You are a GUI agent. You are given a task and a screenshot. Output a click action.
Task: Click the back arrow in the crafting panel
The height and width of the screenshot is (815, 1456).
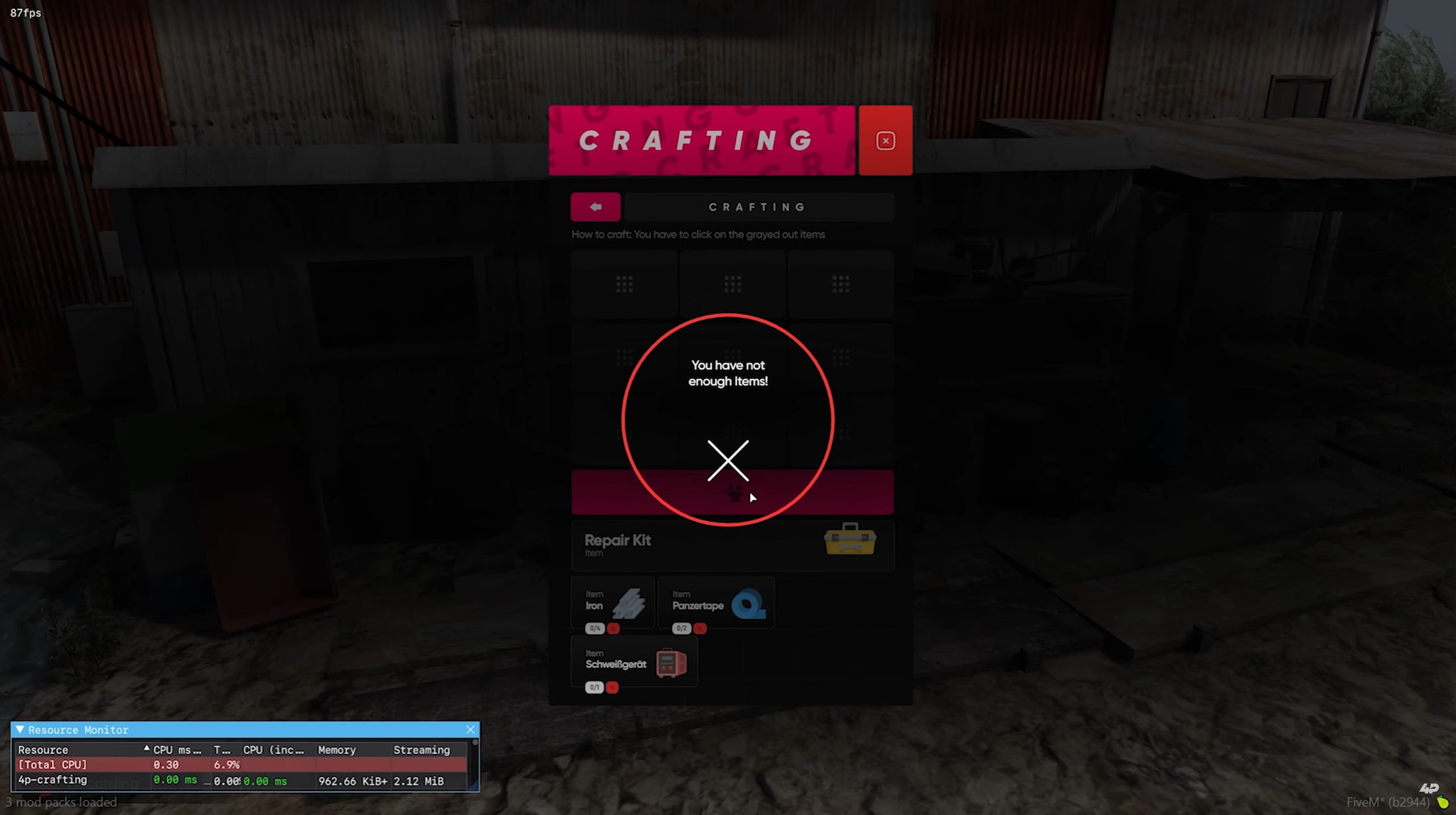click(595, 207)
